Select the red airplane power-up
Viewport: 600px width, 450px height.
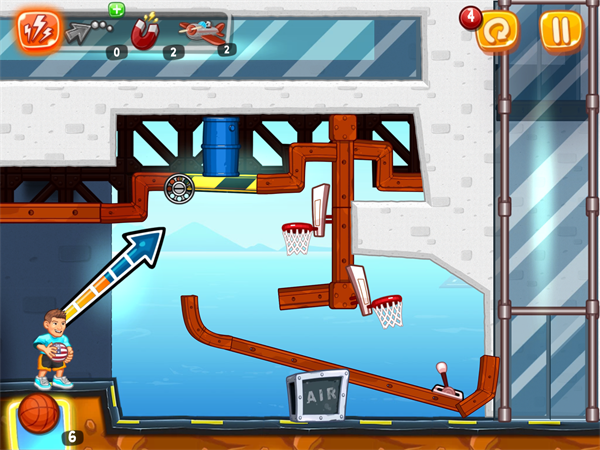[200, 32]
